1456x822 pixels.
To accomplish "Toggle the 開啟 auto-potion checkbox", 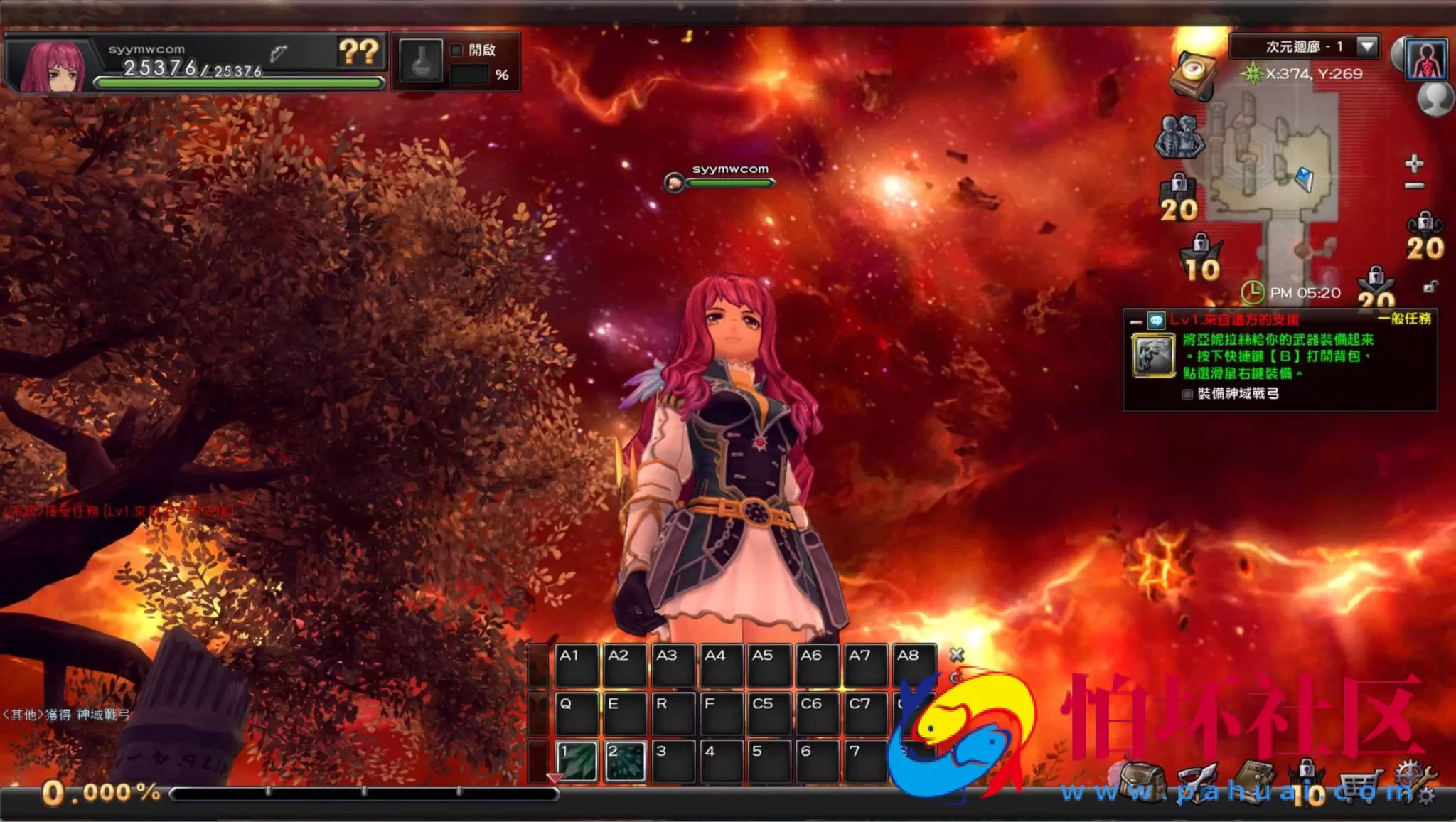I will 456,50.
